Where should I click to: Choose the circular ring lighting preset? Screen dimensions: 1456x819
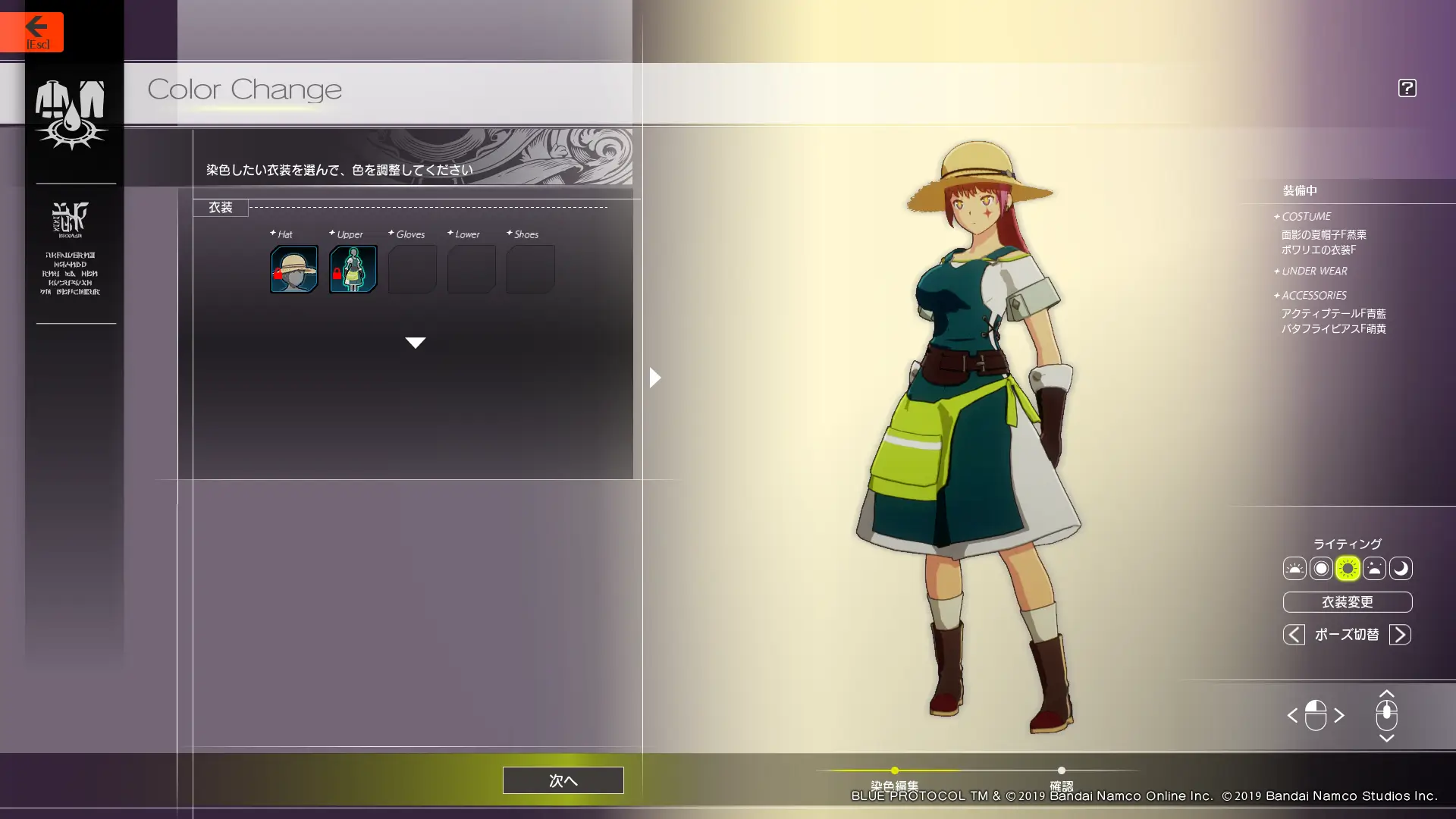click(x=1321, y=569)
